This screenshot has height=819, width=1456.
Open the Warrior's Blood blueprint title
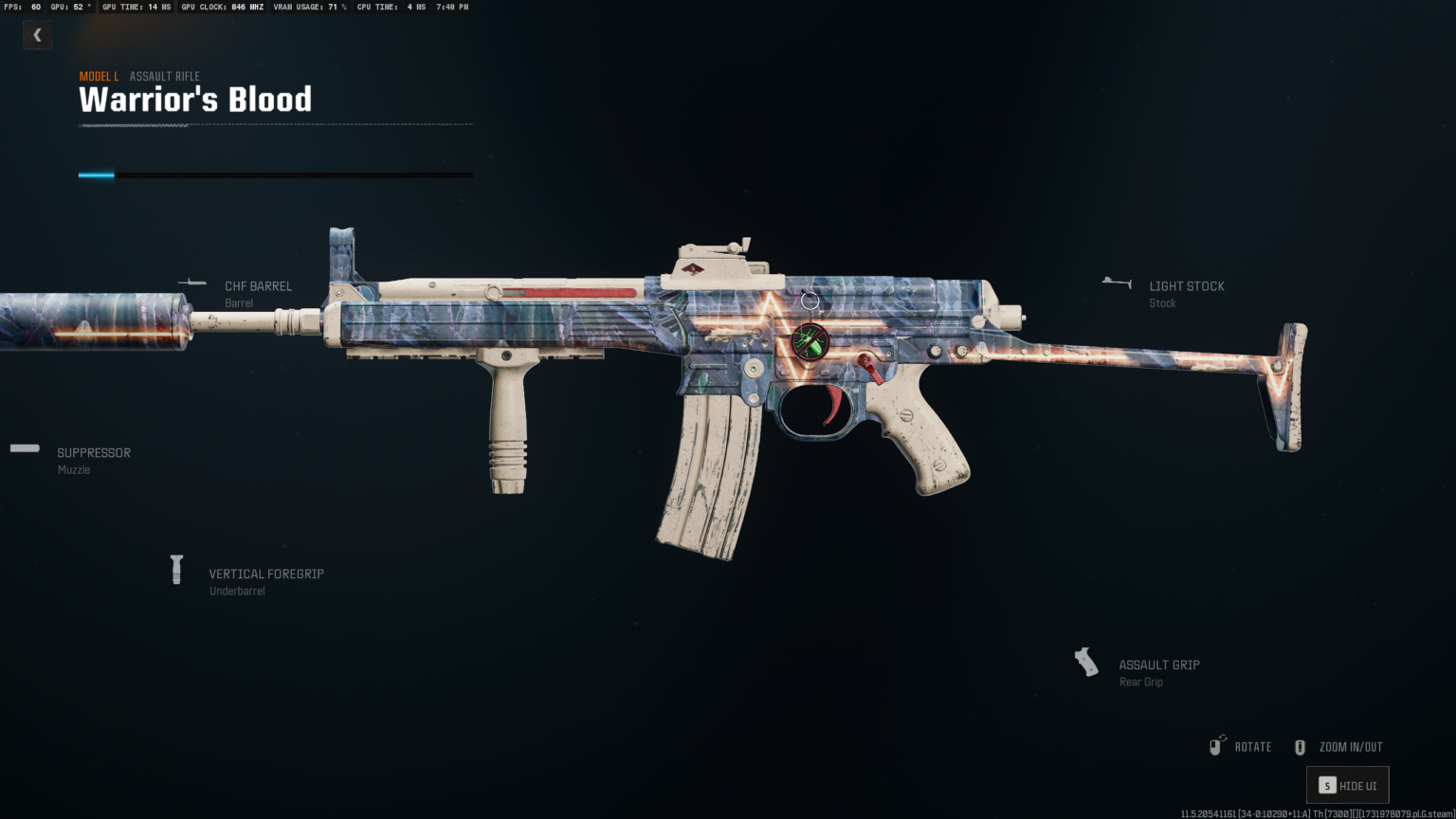click(x=195, y=99)
